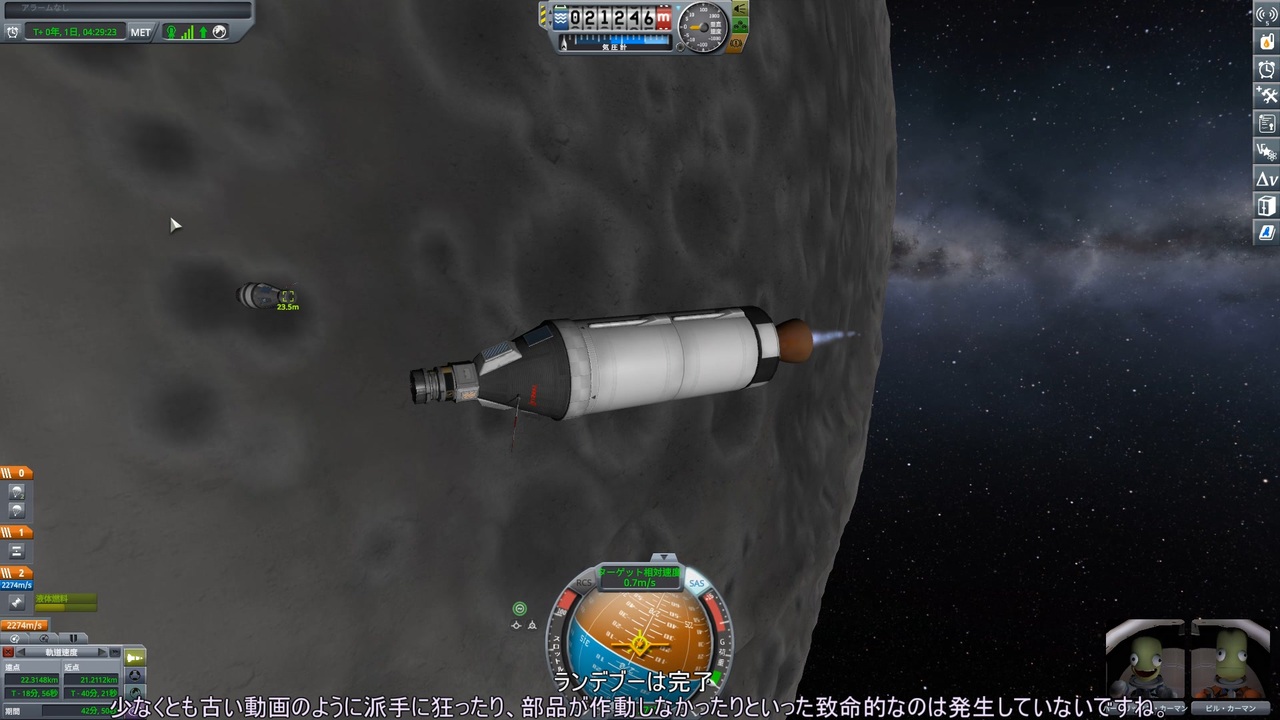1280x720 pixels.
Task: Select the 軌道速度 panel header
Action: (61, 651)
